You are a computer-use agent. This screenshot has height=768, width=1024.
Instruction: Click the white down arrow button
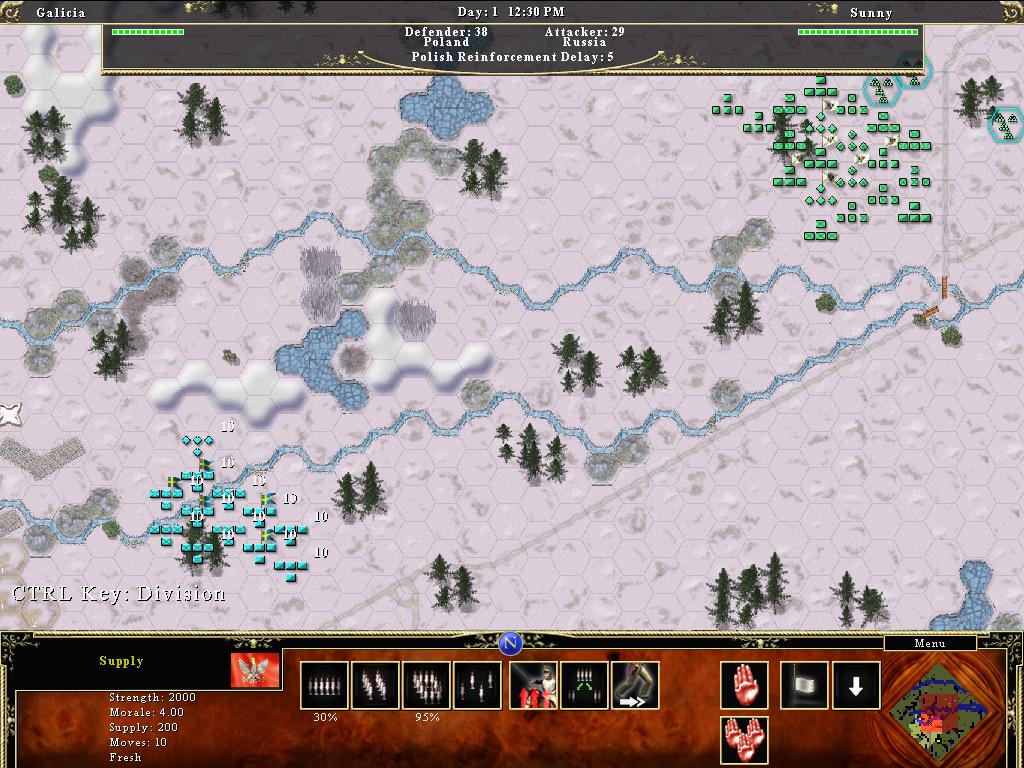click(x=856, y=685)
